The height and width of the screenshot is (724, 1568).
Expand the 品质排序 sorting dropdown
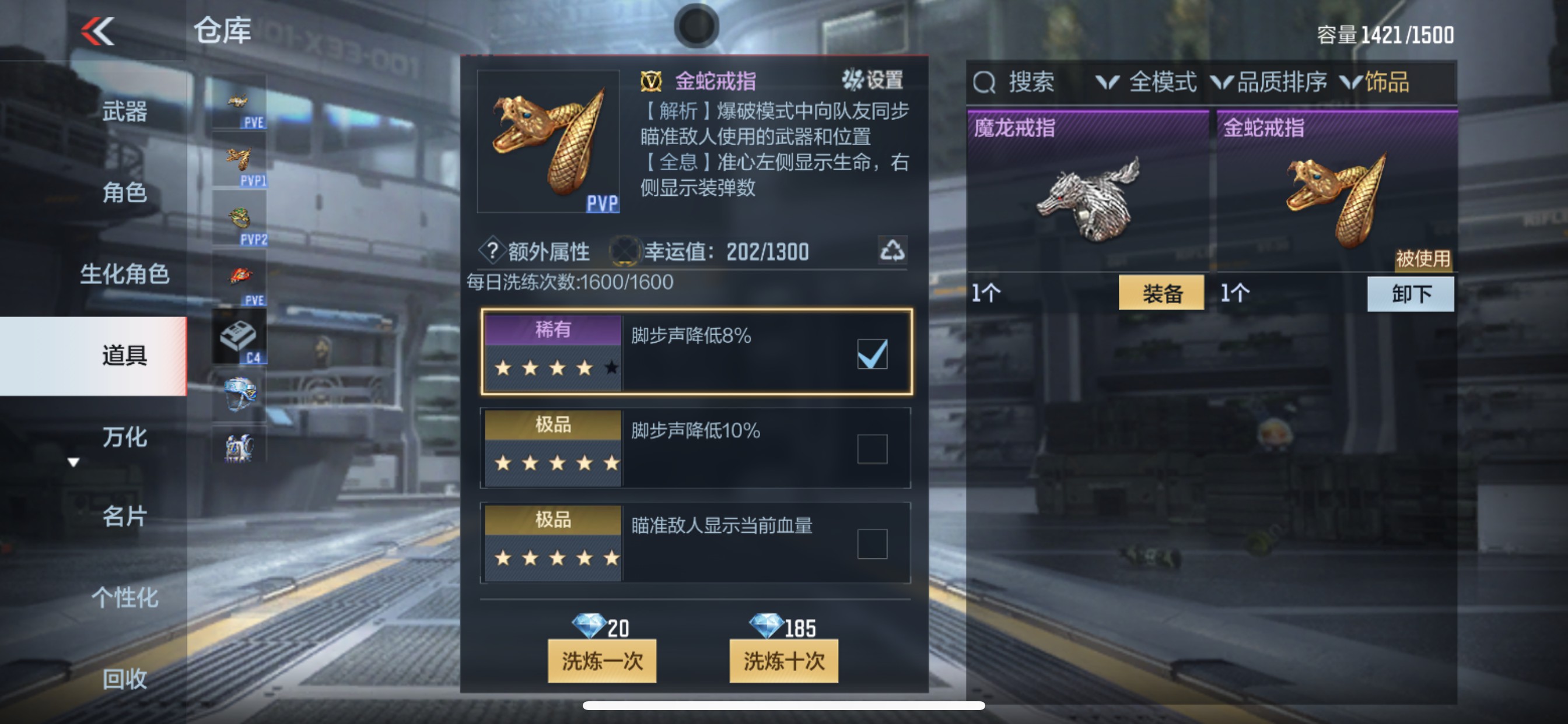(1277, 83)
